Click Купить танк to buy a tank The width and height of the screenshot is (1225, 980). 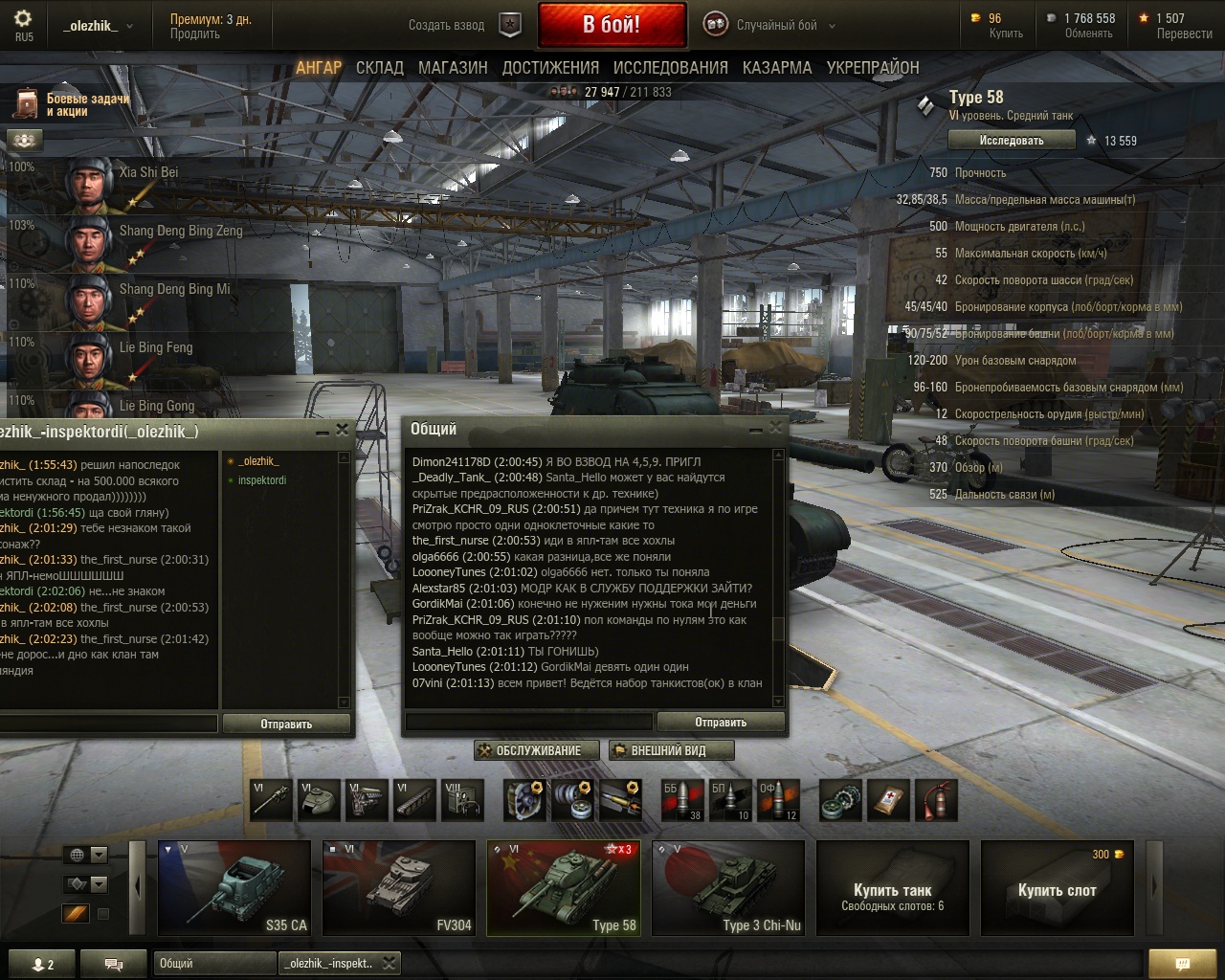point(892,887)
